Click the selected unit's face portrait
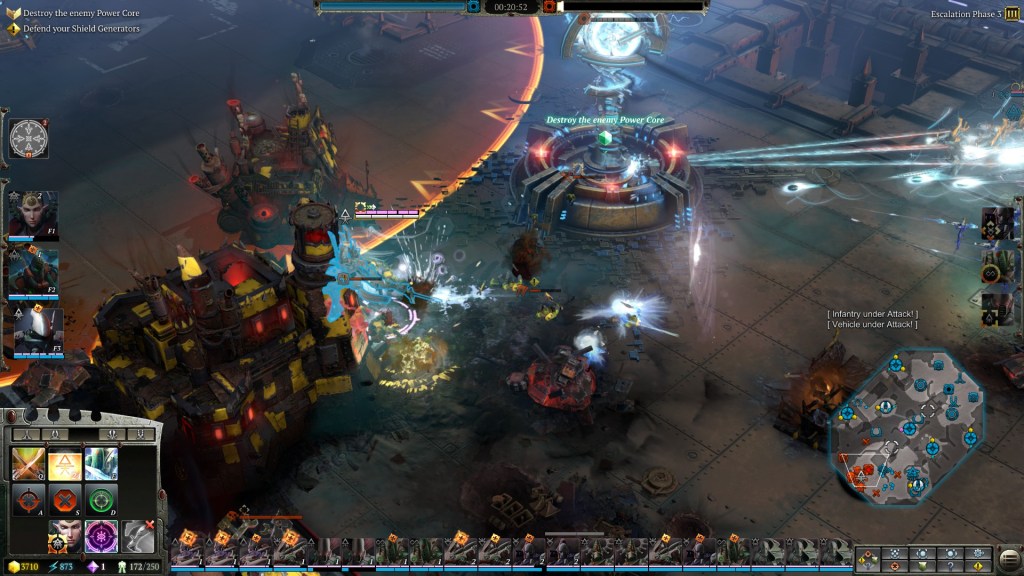The width and height of the screenshot is (1024, 576). coord(64,536)
